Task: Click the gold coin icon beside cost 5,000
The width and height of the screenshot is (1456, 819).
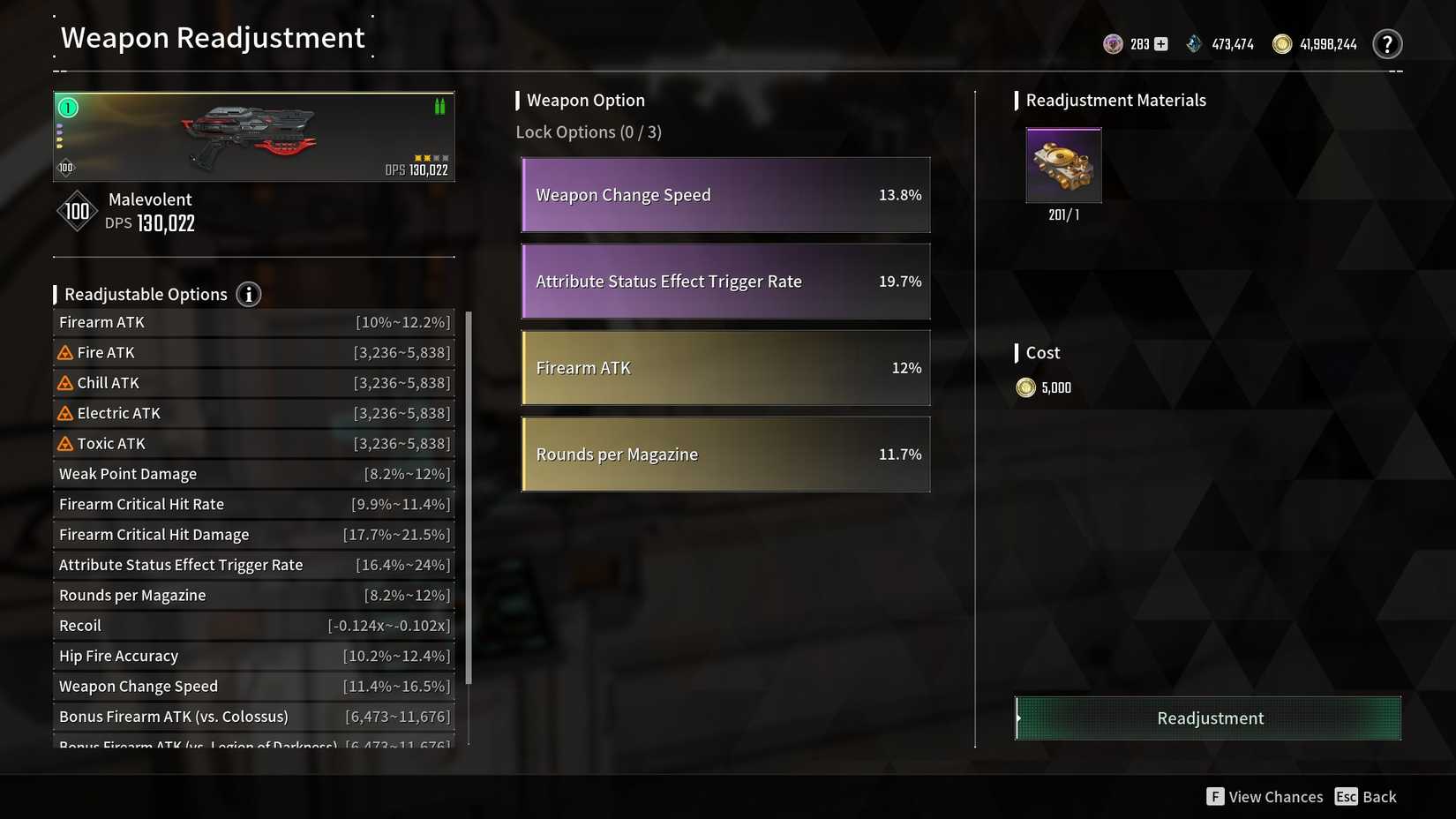Action: point(1025,387)
